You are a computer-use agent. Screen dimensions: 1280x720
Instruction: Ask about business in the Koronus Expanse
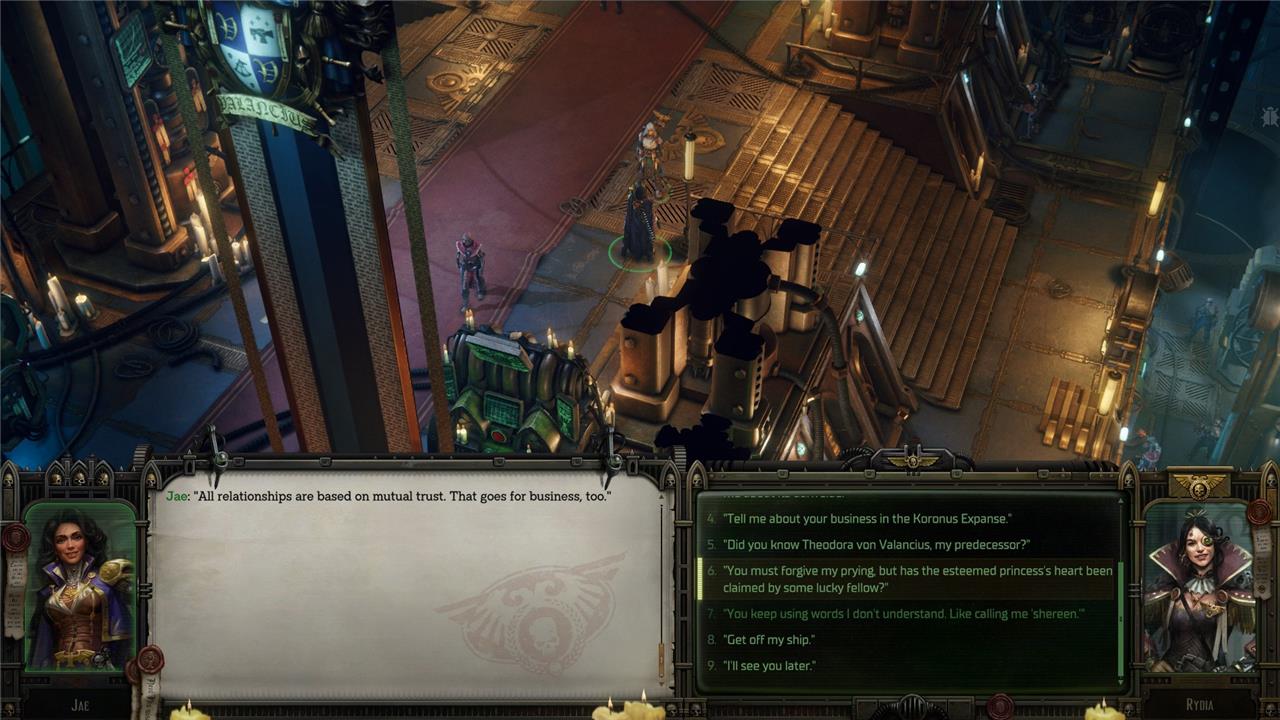867,518
